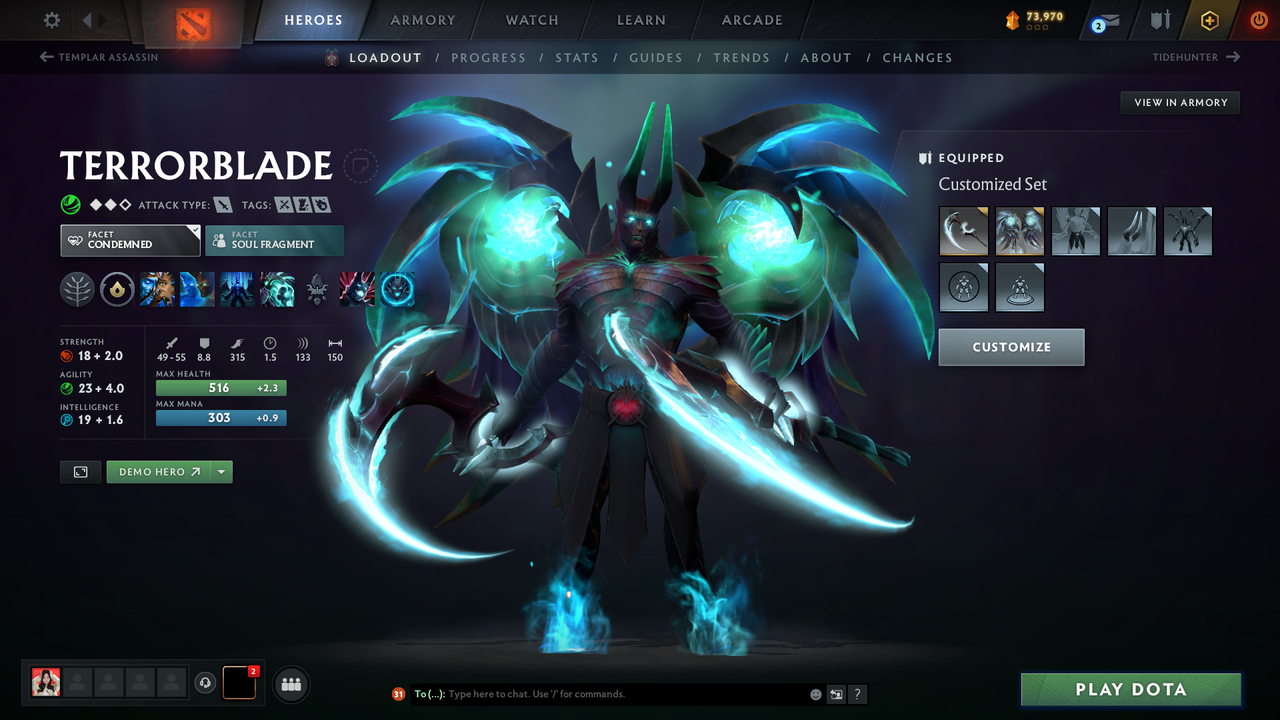
Task: Click the scythe weapon item thumbnail
Action: pos(963,231)
